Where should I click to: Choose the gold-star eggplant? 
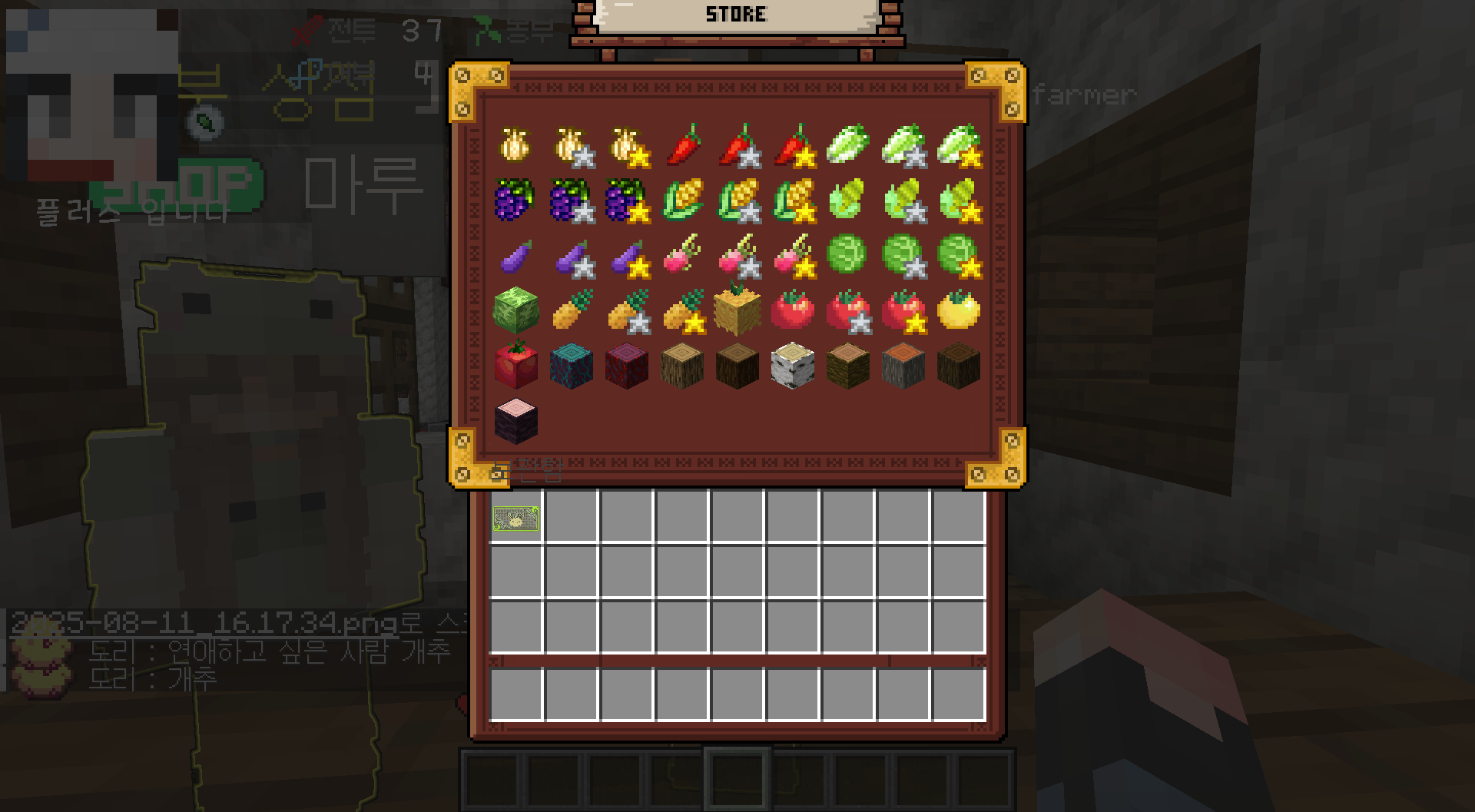tap(627, 255)
